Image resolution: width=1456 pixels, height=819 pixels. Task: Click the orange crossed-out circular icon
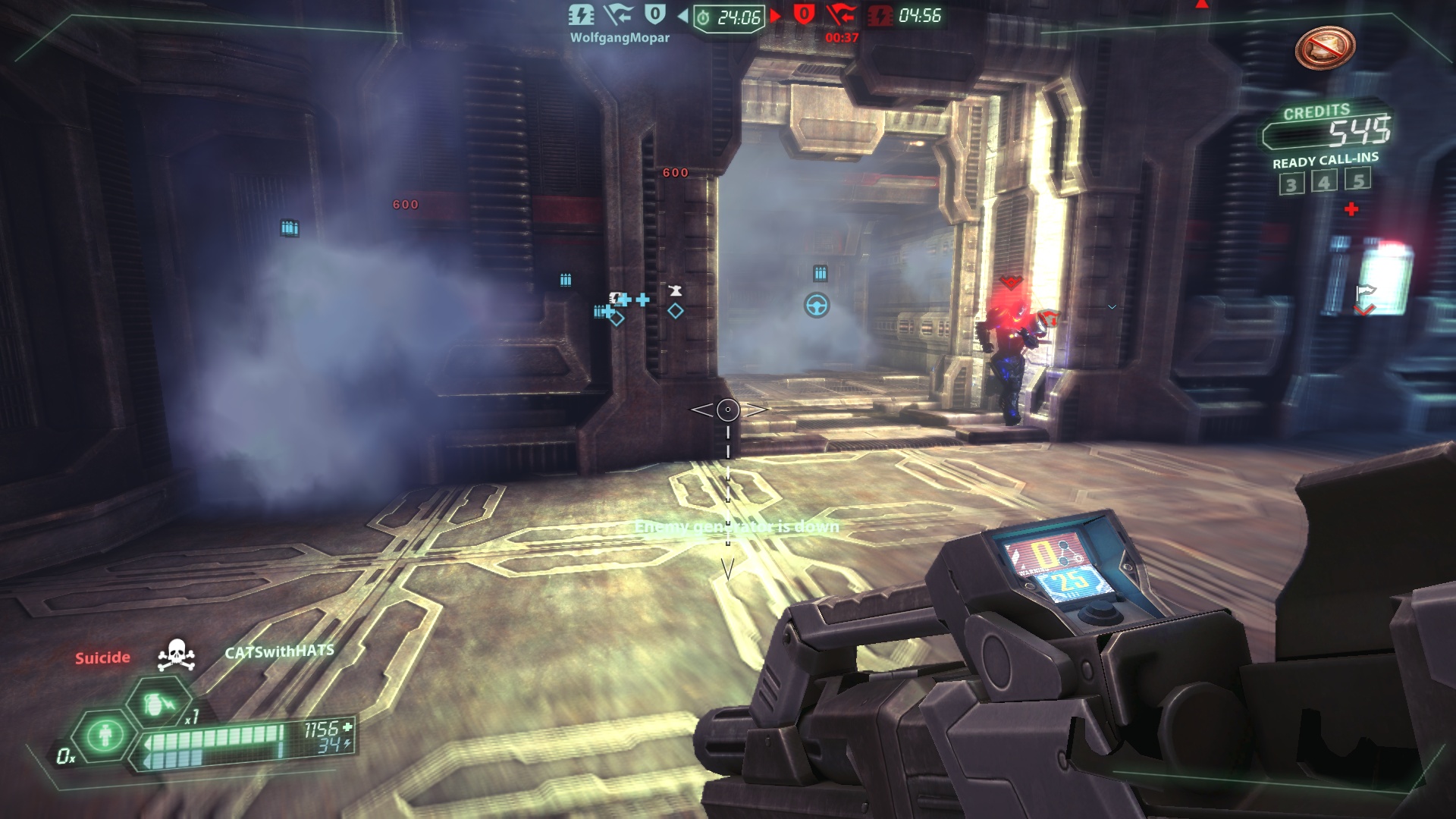click(1325, 48)
